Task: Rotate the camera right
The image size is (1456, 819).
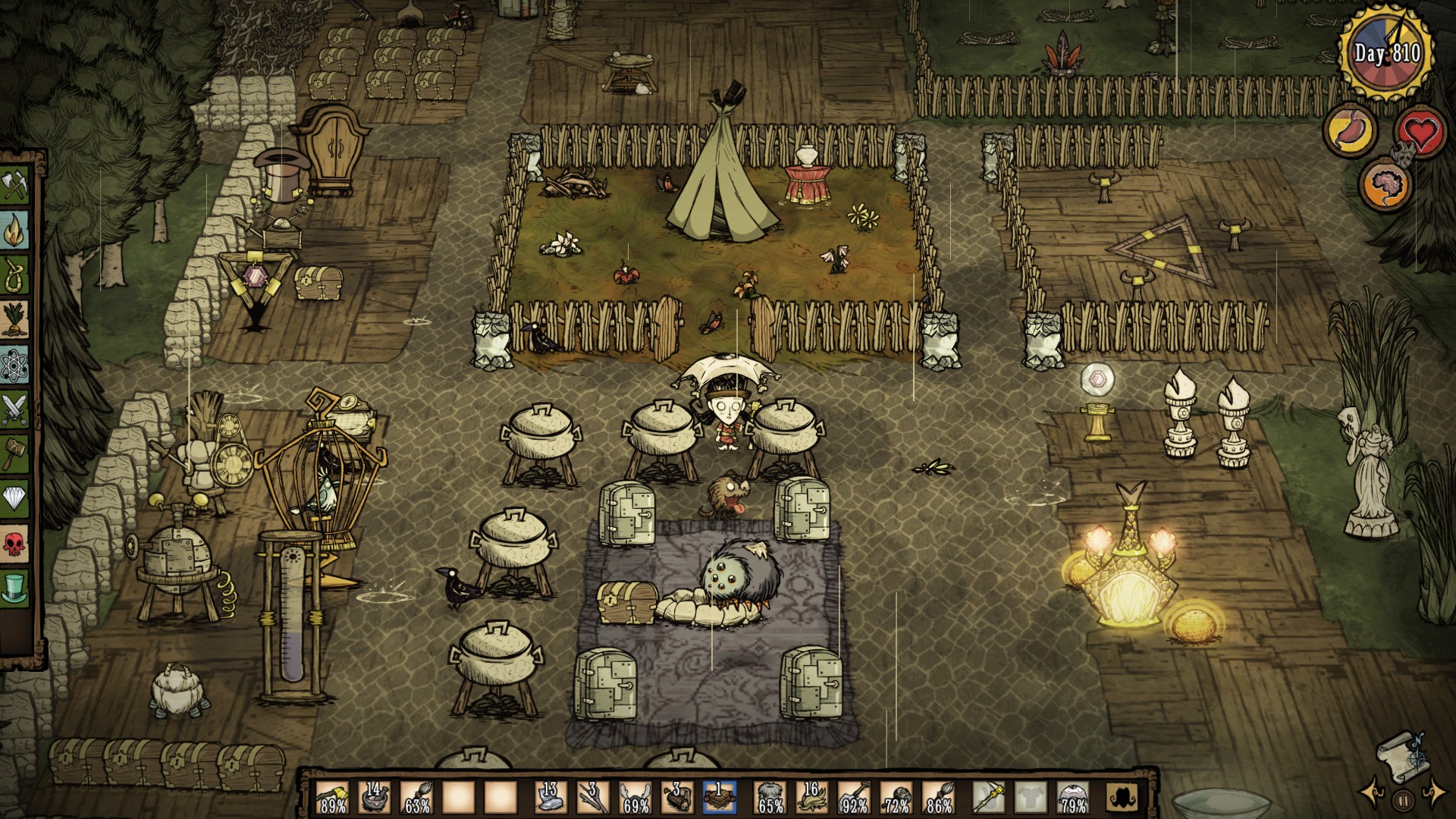Action: coord(1434,792)
